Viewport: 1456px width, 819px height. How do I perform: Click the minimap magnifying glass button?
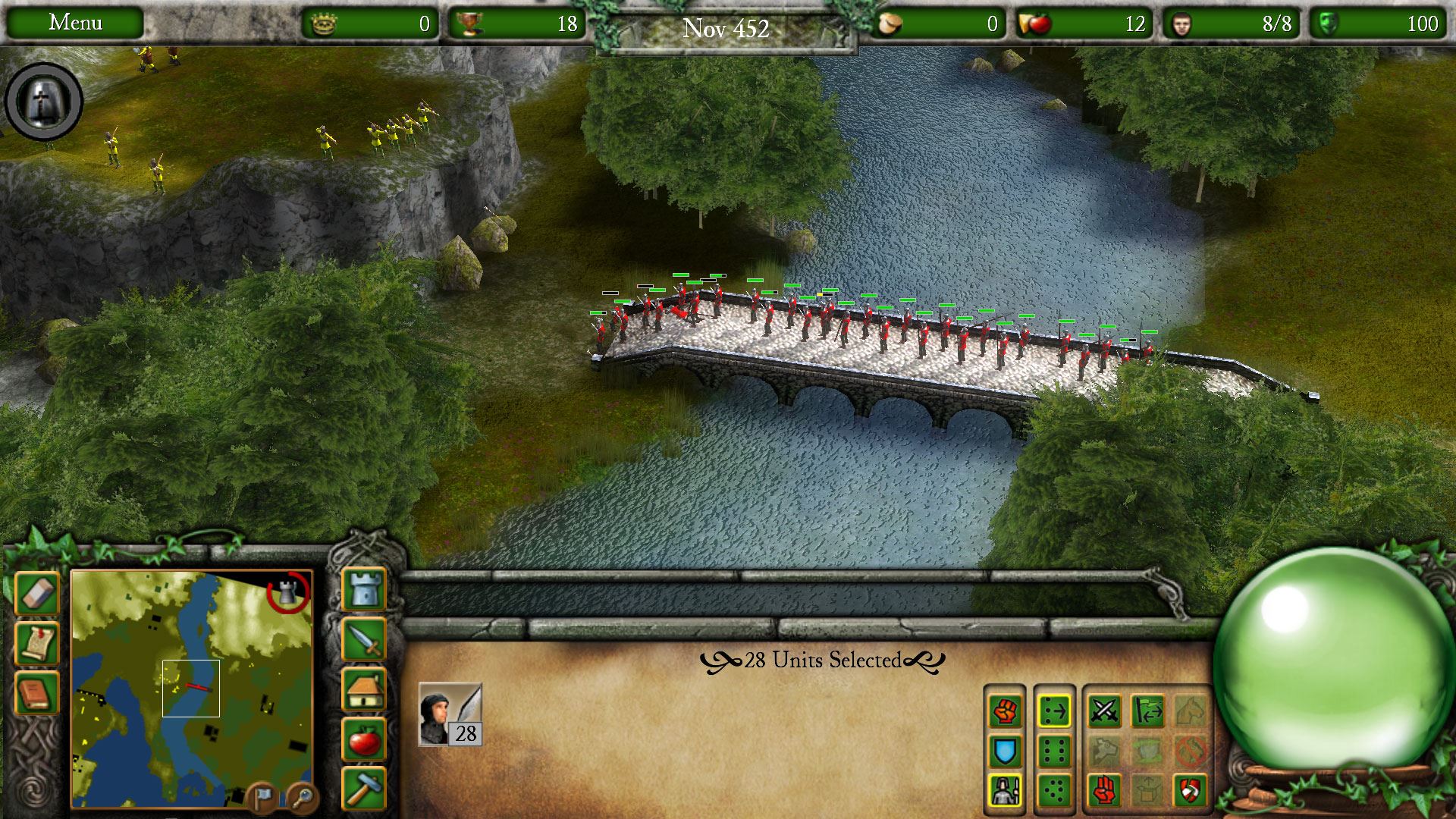click(302, 797)
